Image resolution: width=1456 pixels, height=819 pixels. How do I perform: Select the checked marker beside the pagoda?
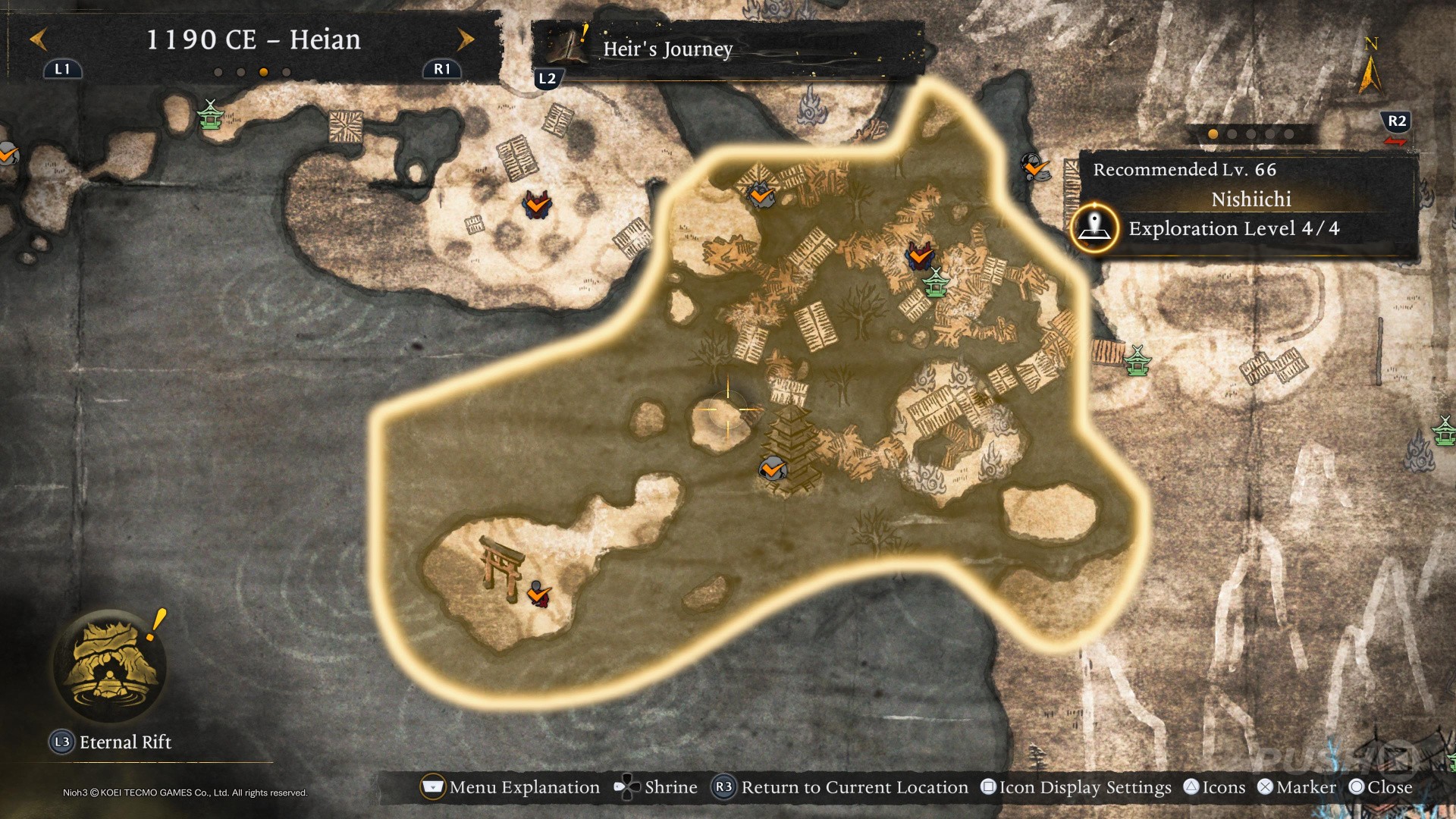tap(772, 469)
